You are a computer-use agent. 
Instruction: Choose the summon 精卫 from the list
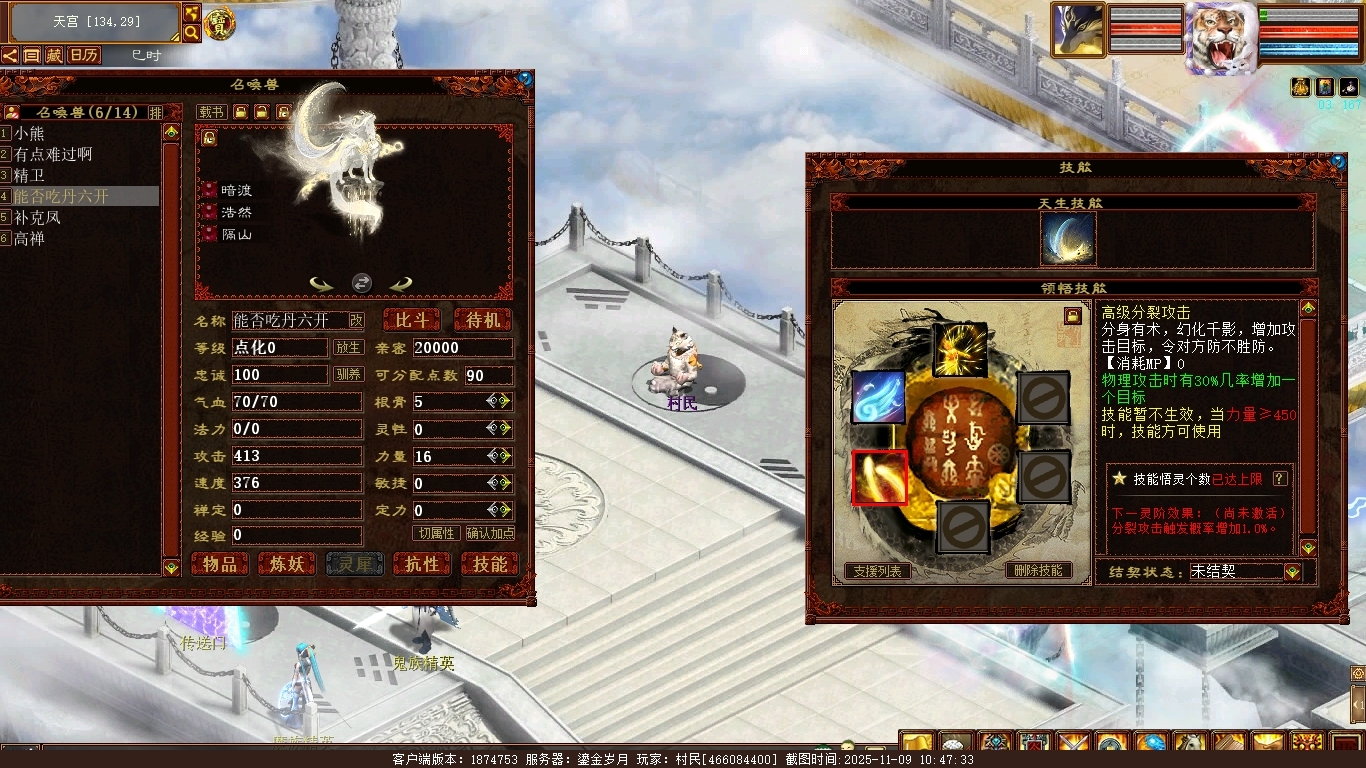tap(30, 175)
